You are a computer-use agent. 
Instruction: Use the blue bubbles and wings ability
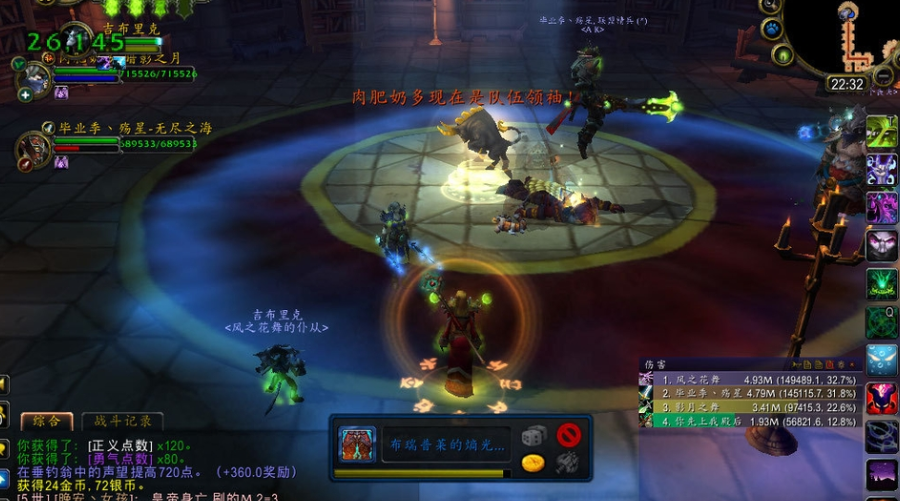point(881,358)
